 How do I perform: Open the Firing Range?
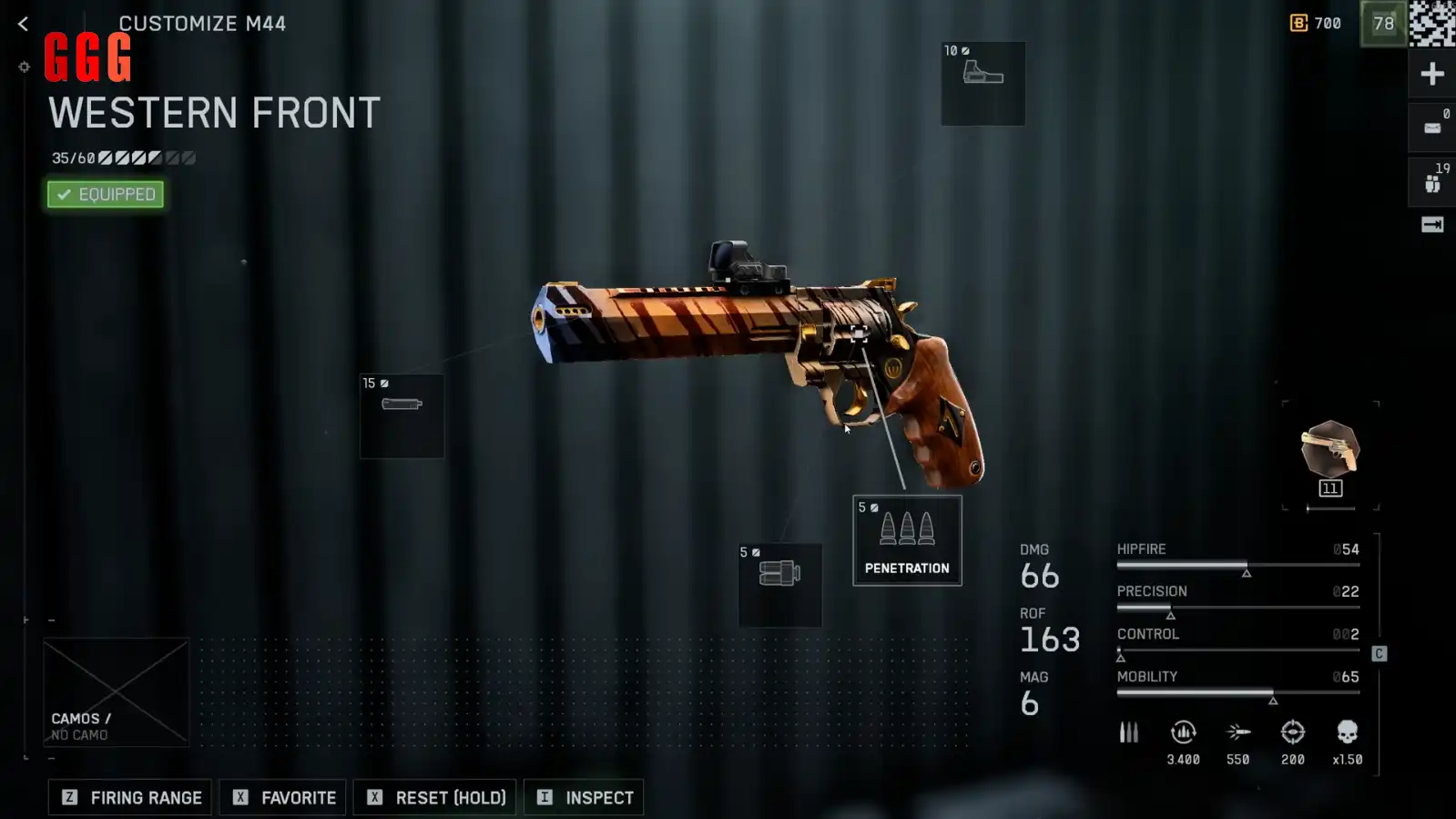coord(130,797)
